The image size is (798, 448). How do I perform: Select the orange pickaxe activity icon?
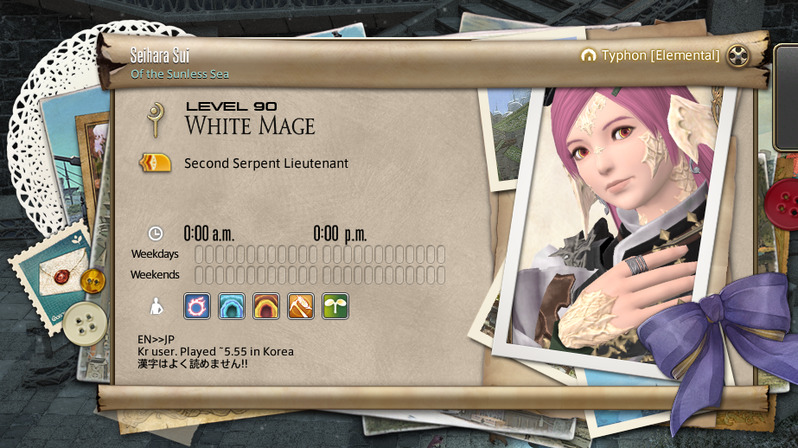301,306
